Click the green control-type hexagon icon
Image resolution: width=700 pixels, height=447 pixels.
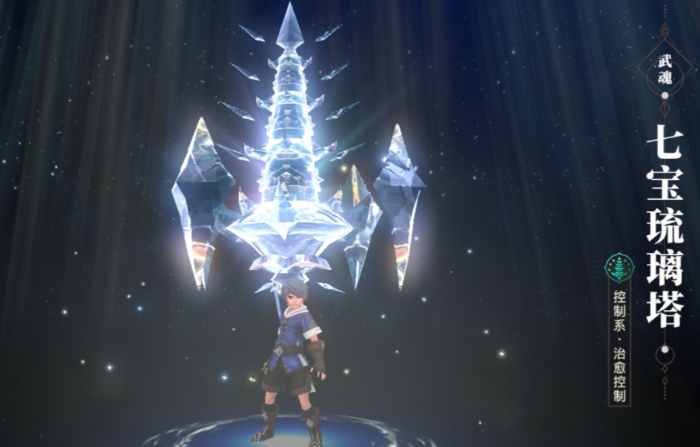point(619,267)
